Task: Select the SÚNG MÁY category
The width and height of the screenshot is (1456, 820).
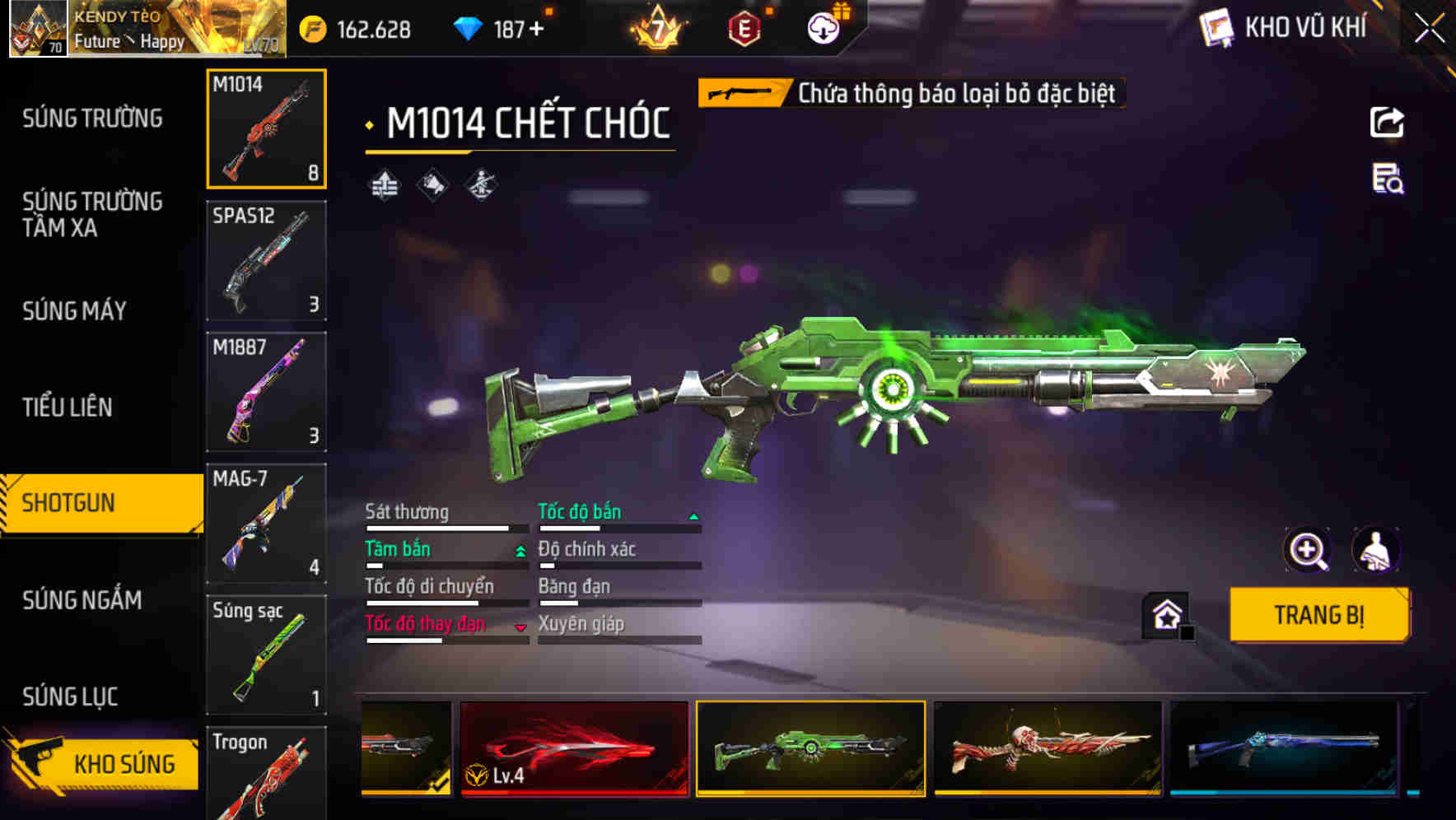Action: pos(74,311)
